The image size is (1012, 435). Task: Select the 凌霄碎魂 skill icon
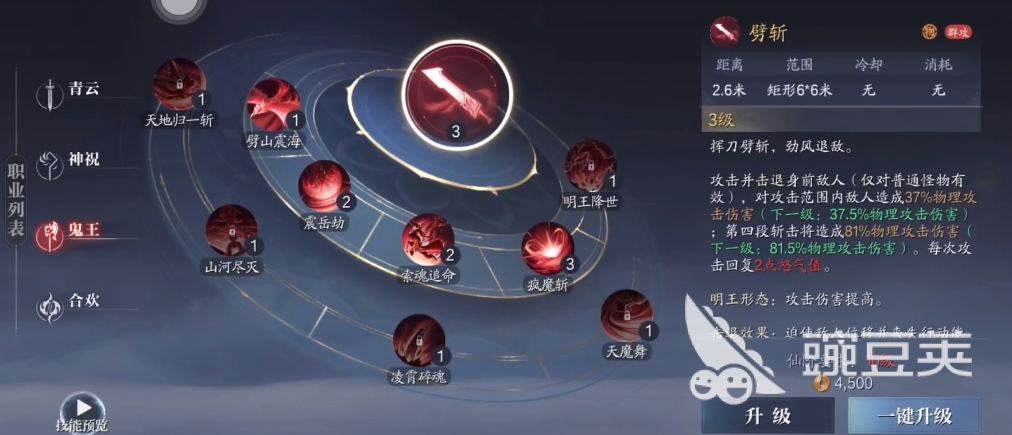click(x=419, y=341)
